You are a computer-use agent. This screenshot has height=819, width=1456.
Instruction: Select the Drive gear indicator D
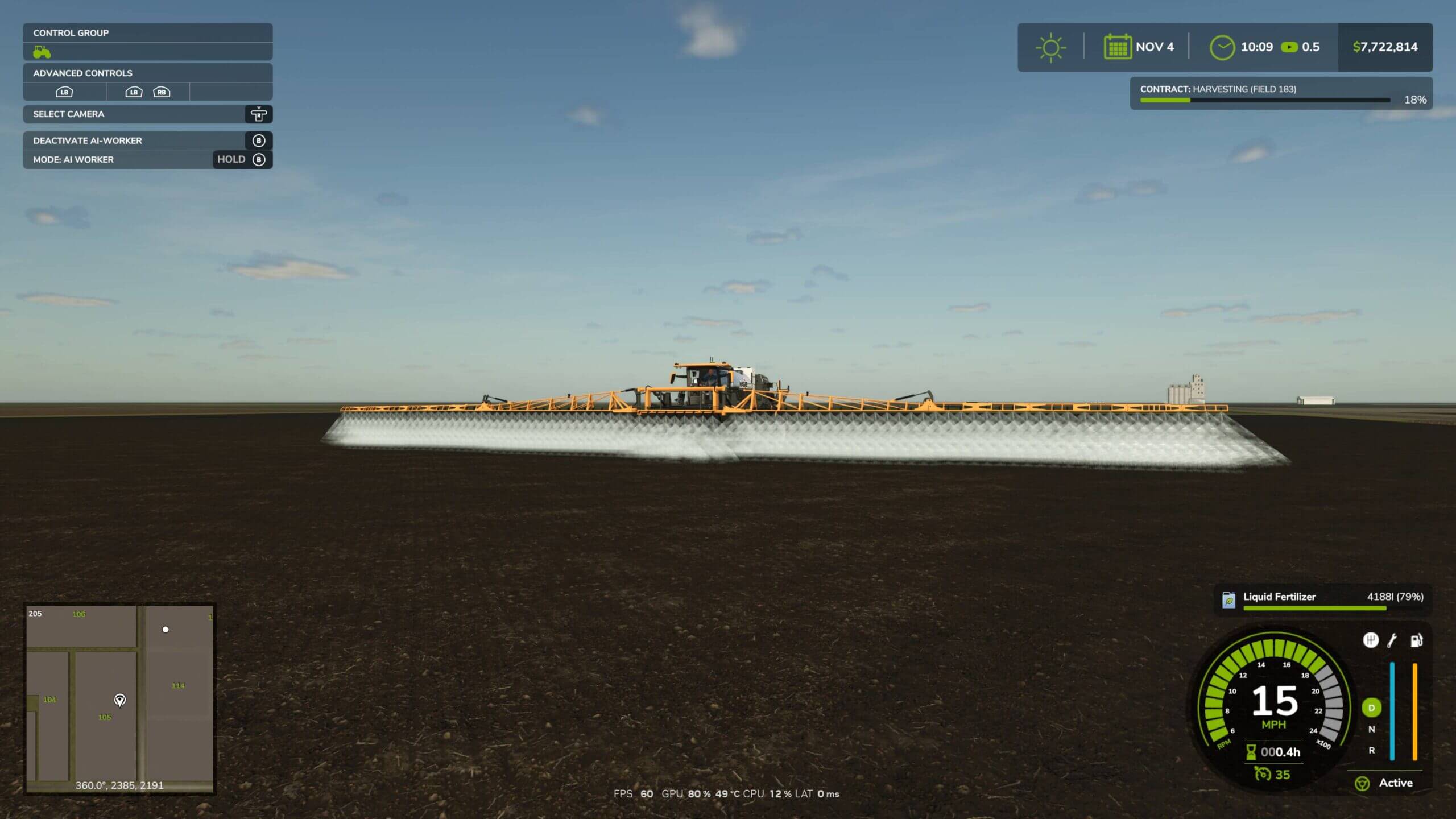(x=1371, y=708)
